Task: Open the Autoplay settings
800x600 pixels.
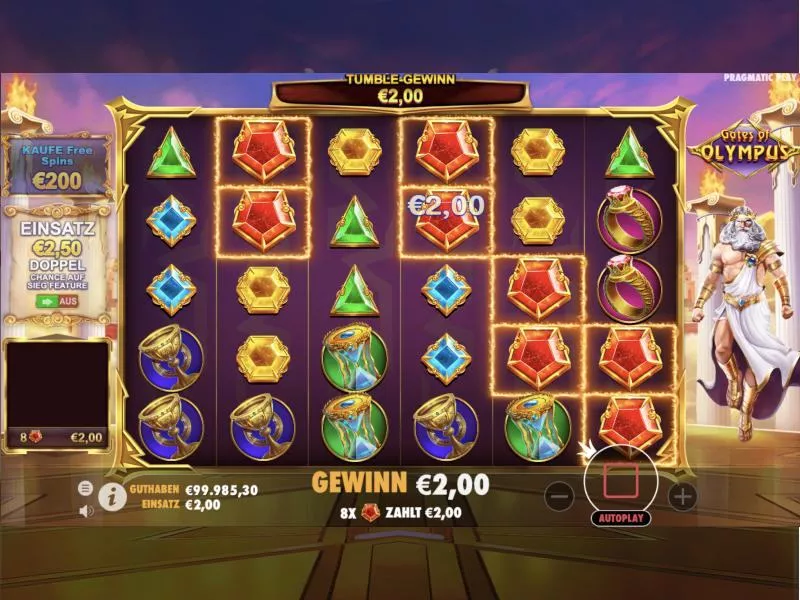Action: point(620,518)
